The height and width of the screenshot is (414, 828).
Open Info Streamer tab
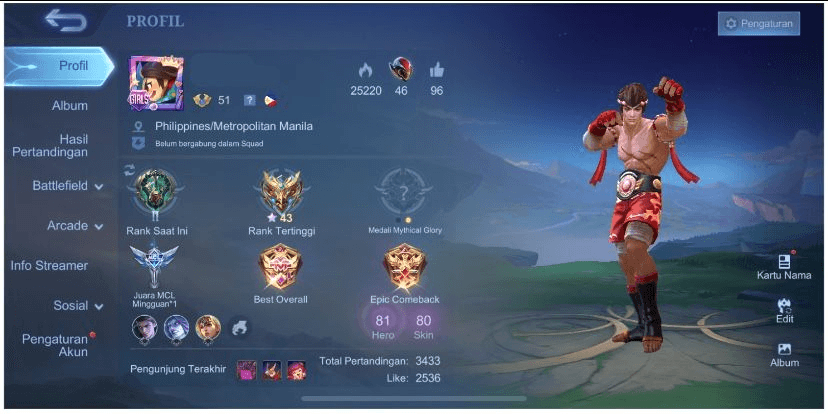(49, 265)
